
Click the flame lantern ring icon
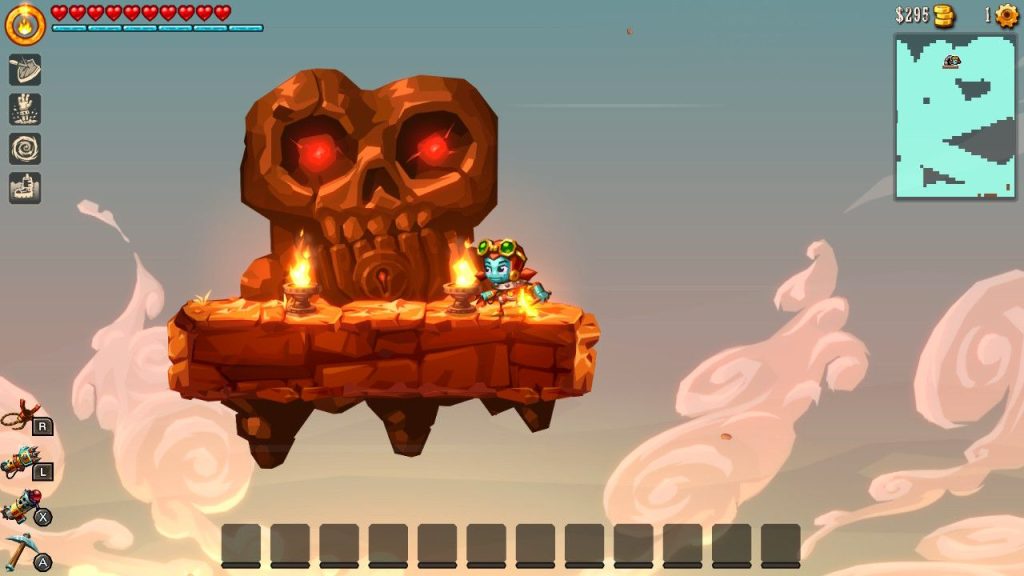(25, 25)
